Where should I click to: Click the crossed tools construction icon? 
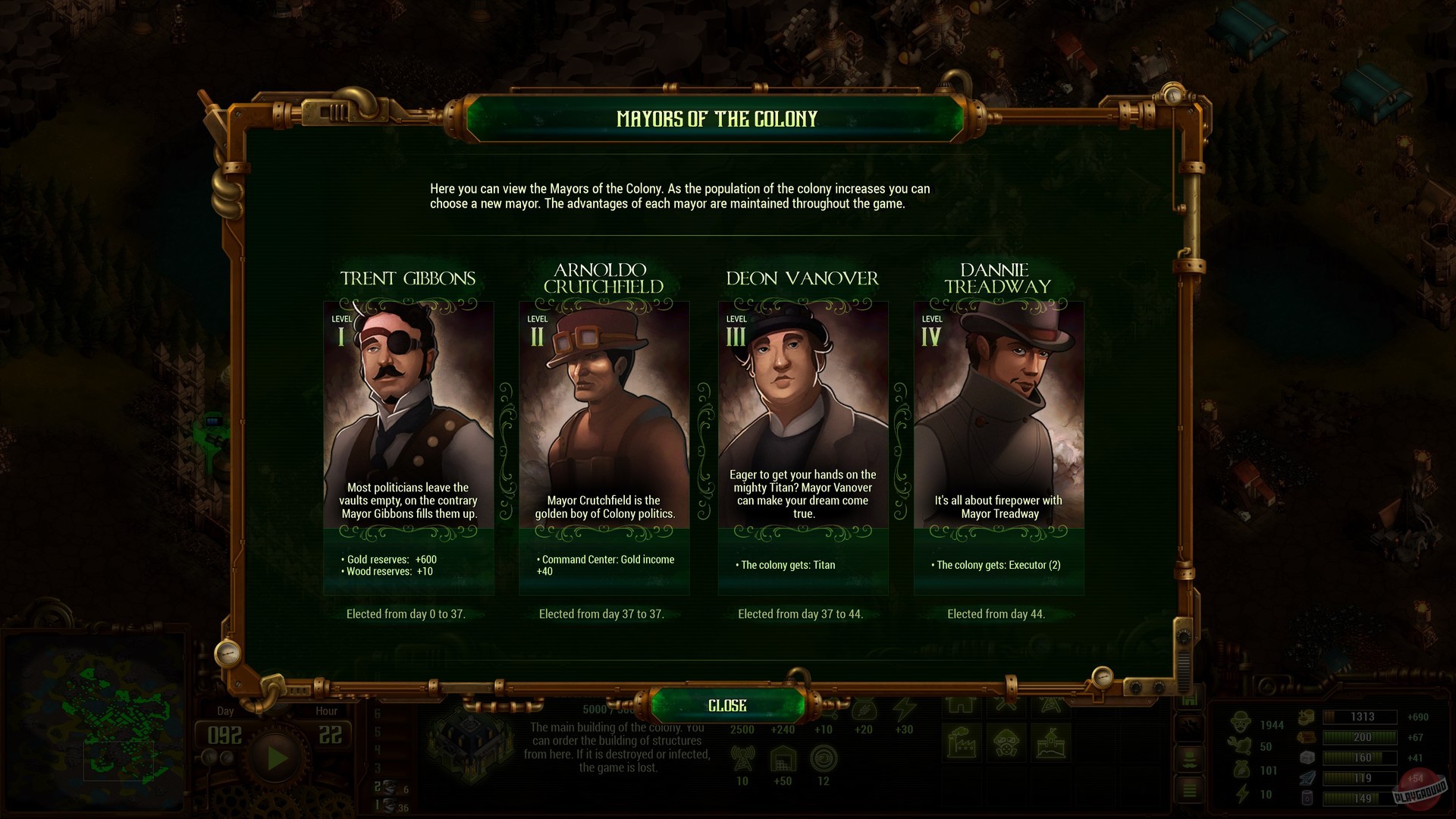(x=1006, y=705)
